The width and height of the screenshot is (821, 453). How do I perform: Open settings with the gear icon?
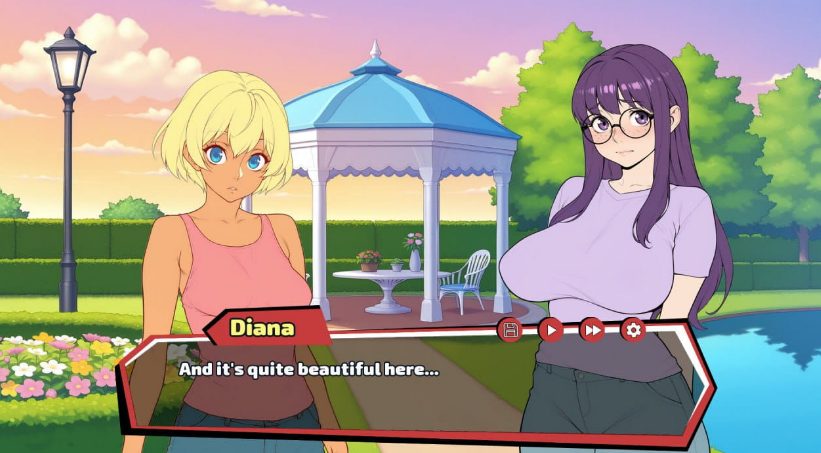coord(632,329)
